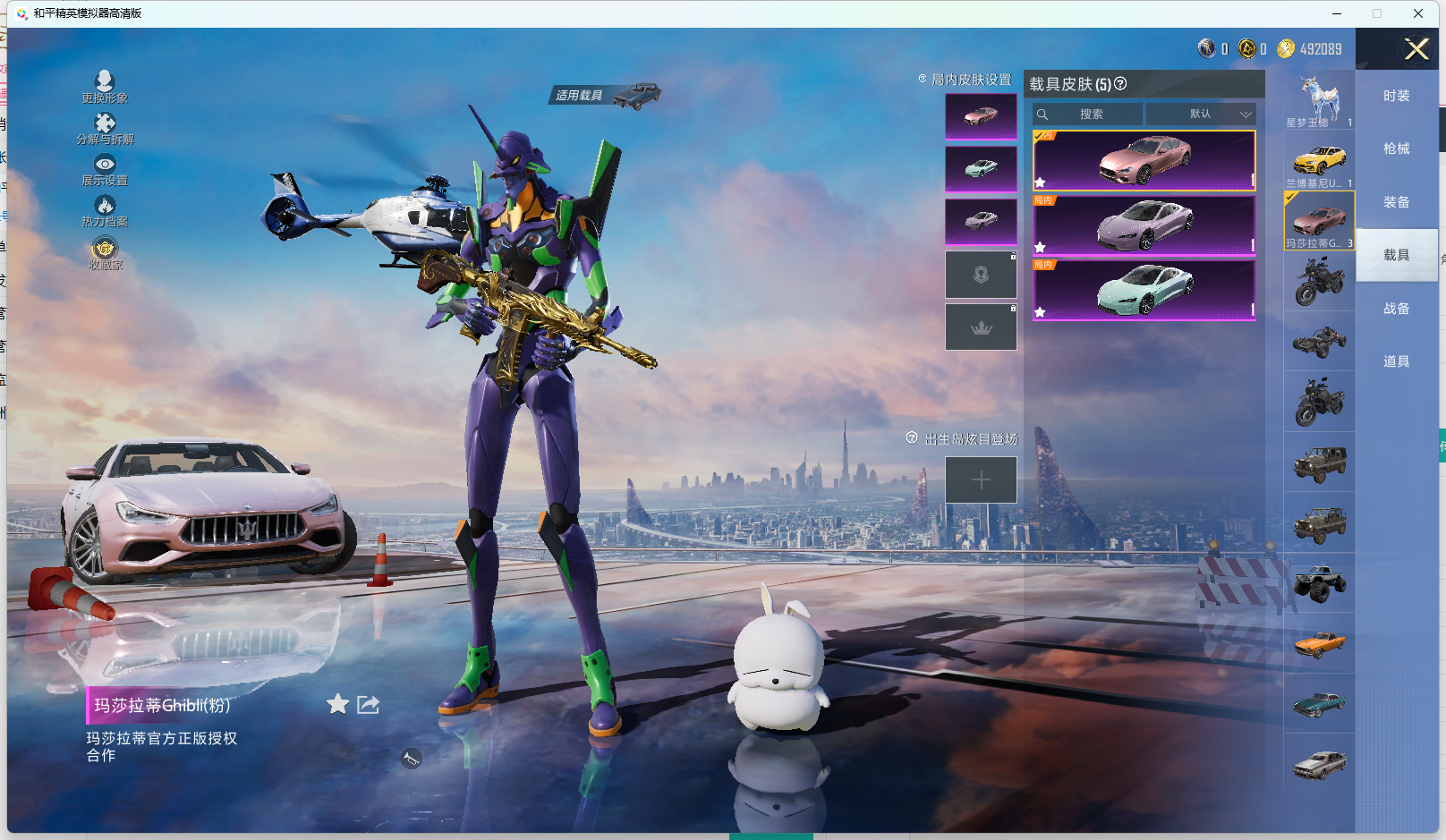Select the mint green sports car skin
The height and width of the screenshot is (840, 1446).
[1144, 290]
